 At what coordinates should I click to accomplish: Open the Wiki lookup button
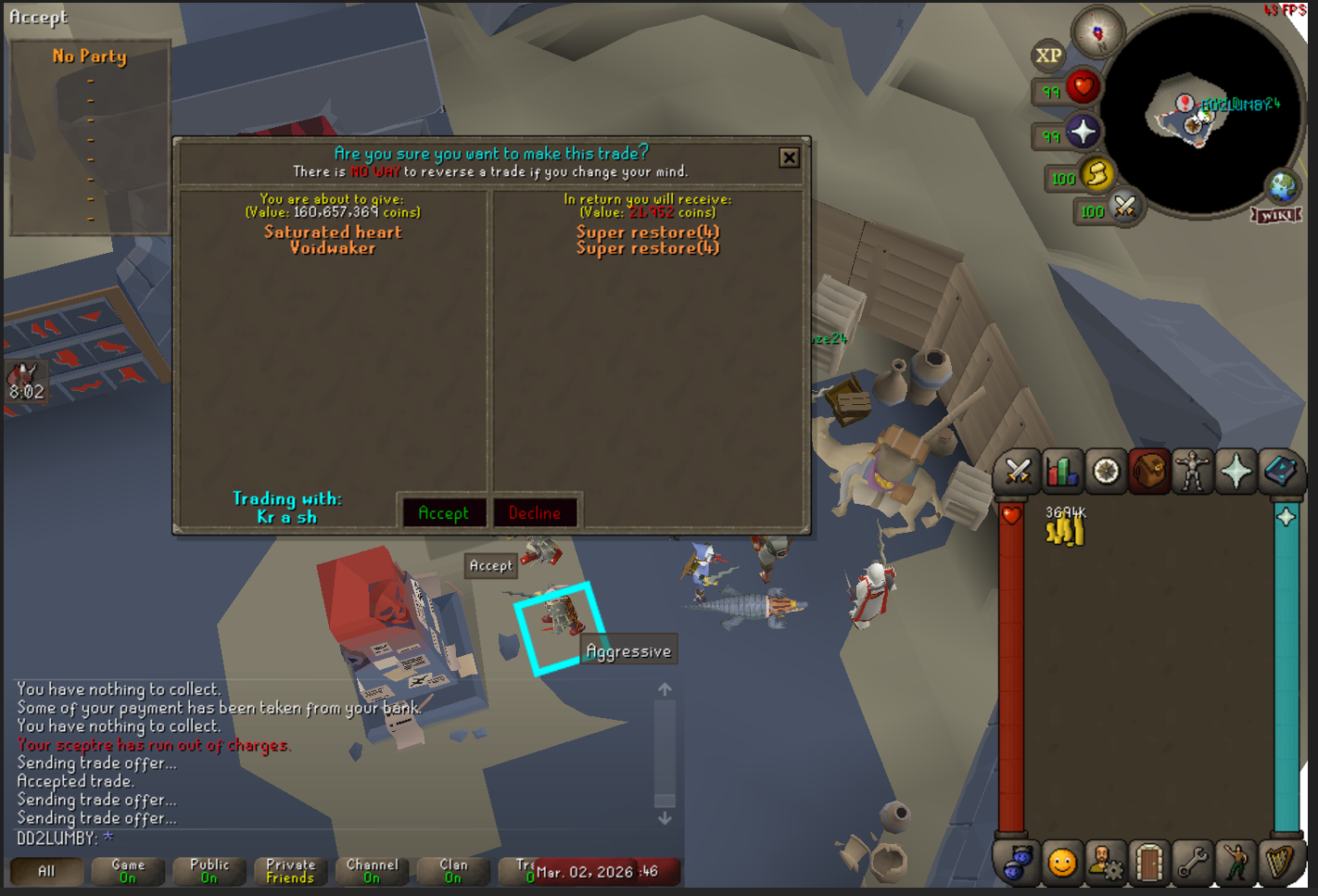pyautogui.click(x=1277, y=215)
